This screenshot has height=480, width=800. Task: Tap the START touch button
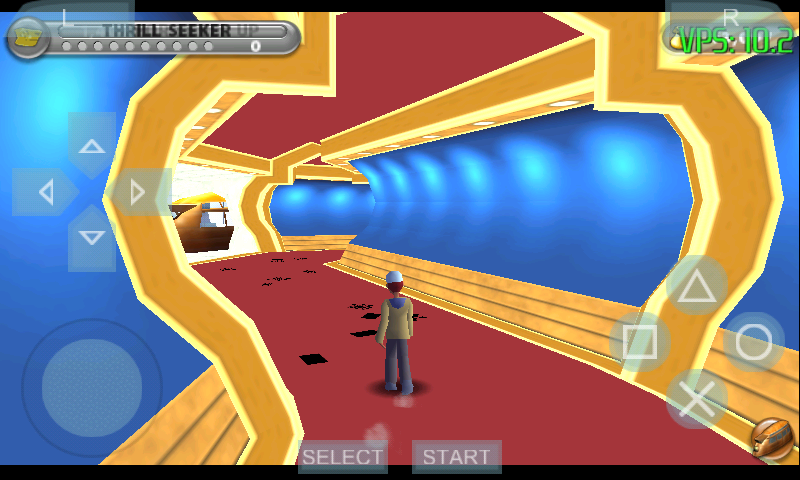pos(456,457)
